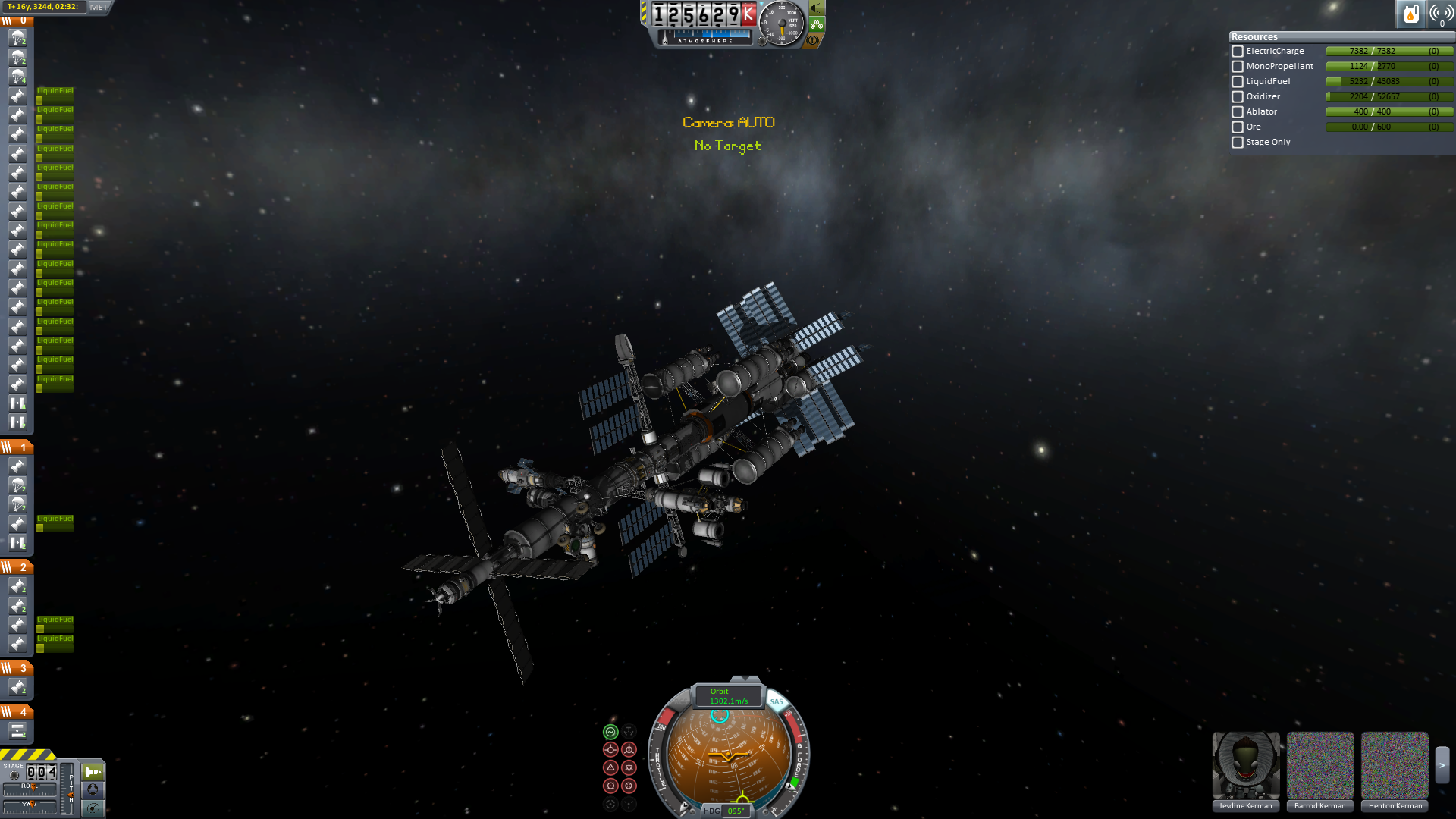Toggle the landing gear button
1456x819 pixels.
coord(817,24)
